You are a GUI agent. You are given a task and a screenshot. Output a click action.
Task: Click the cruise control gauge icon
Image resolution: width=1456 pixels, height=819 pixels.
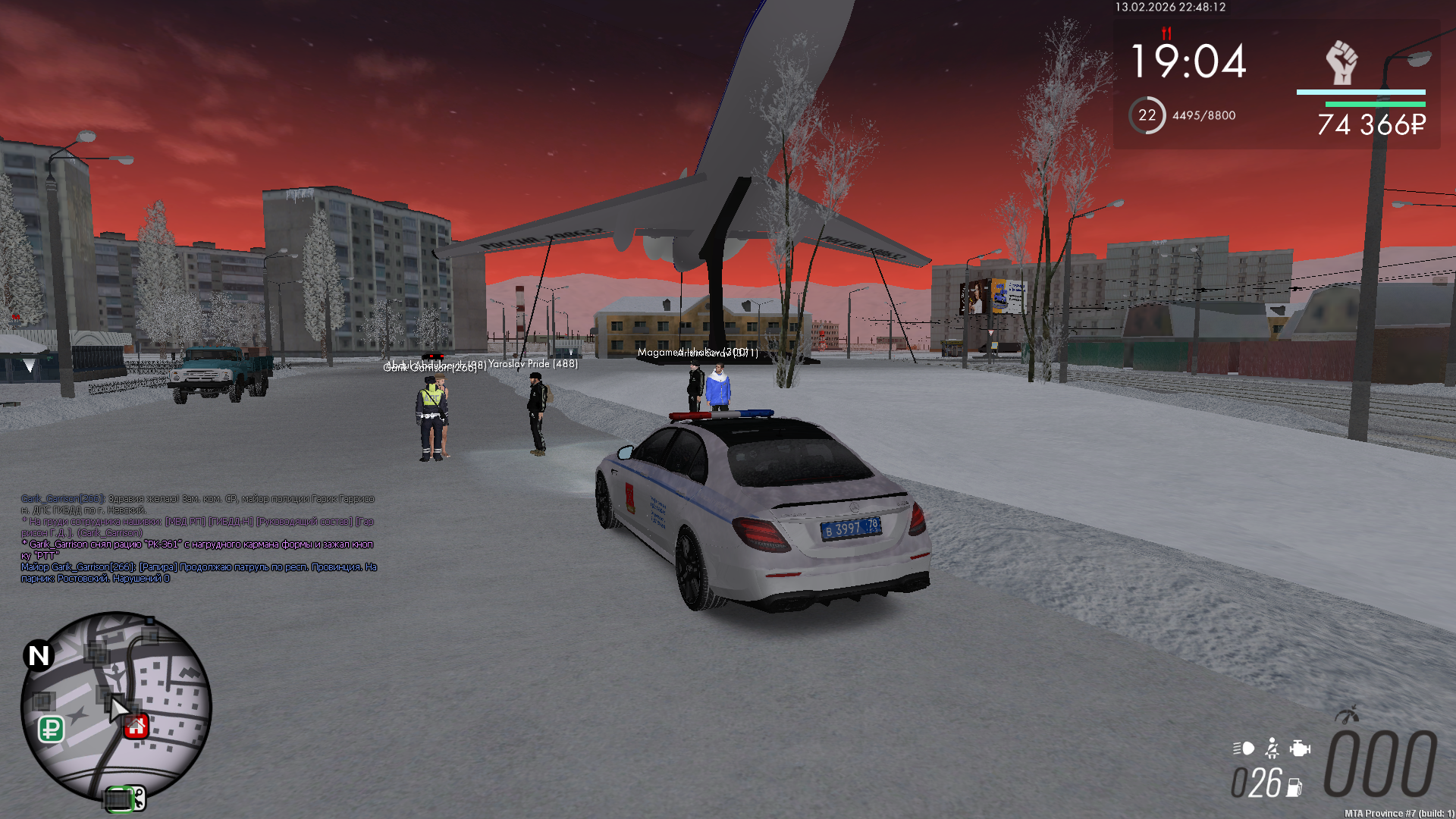[1347, 715]
